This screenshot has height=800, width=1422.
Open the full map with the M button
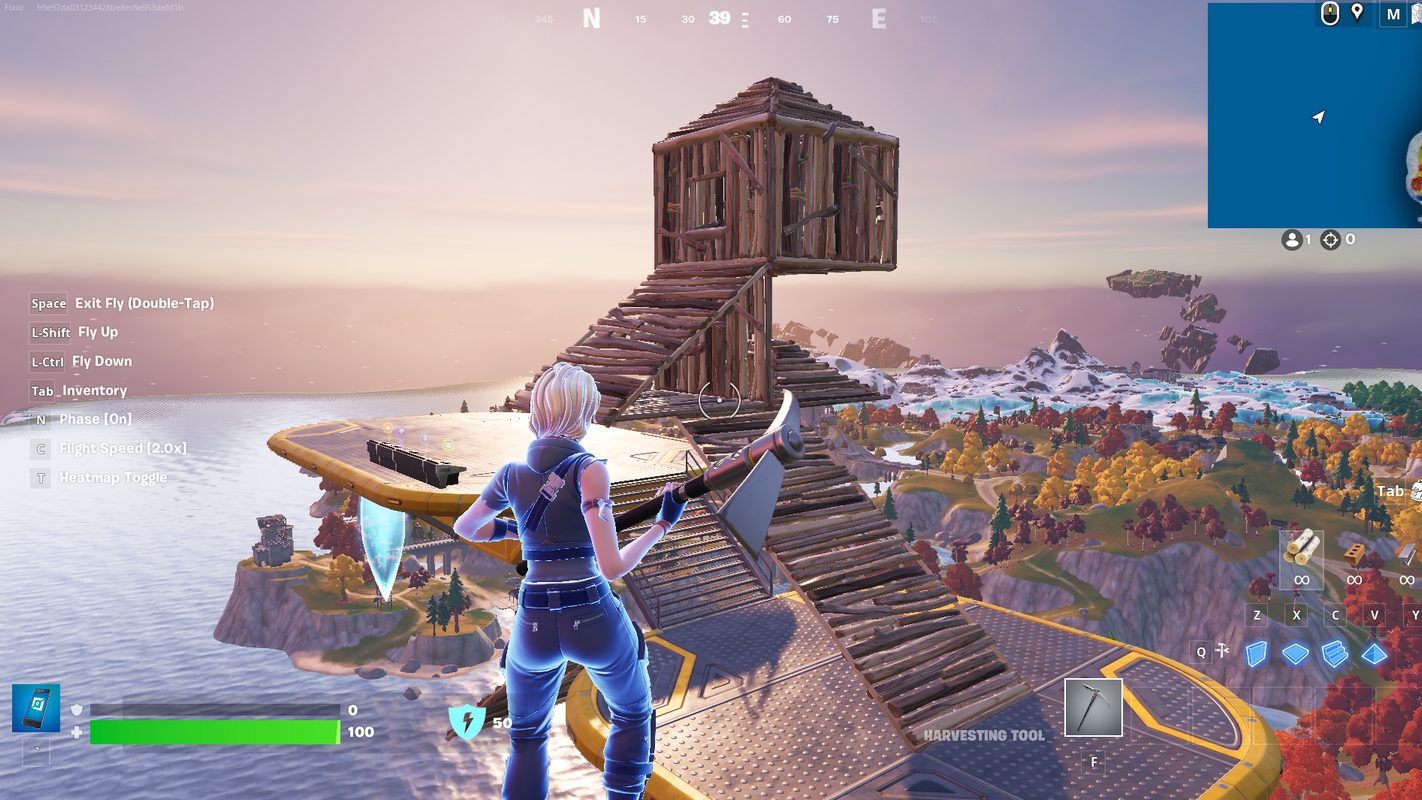click(x=1392, y=14)
